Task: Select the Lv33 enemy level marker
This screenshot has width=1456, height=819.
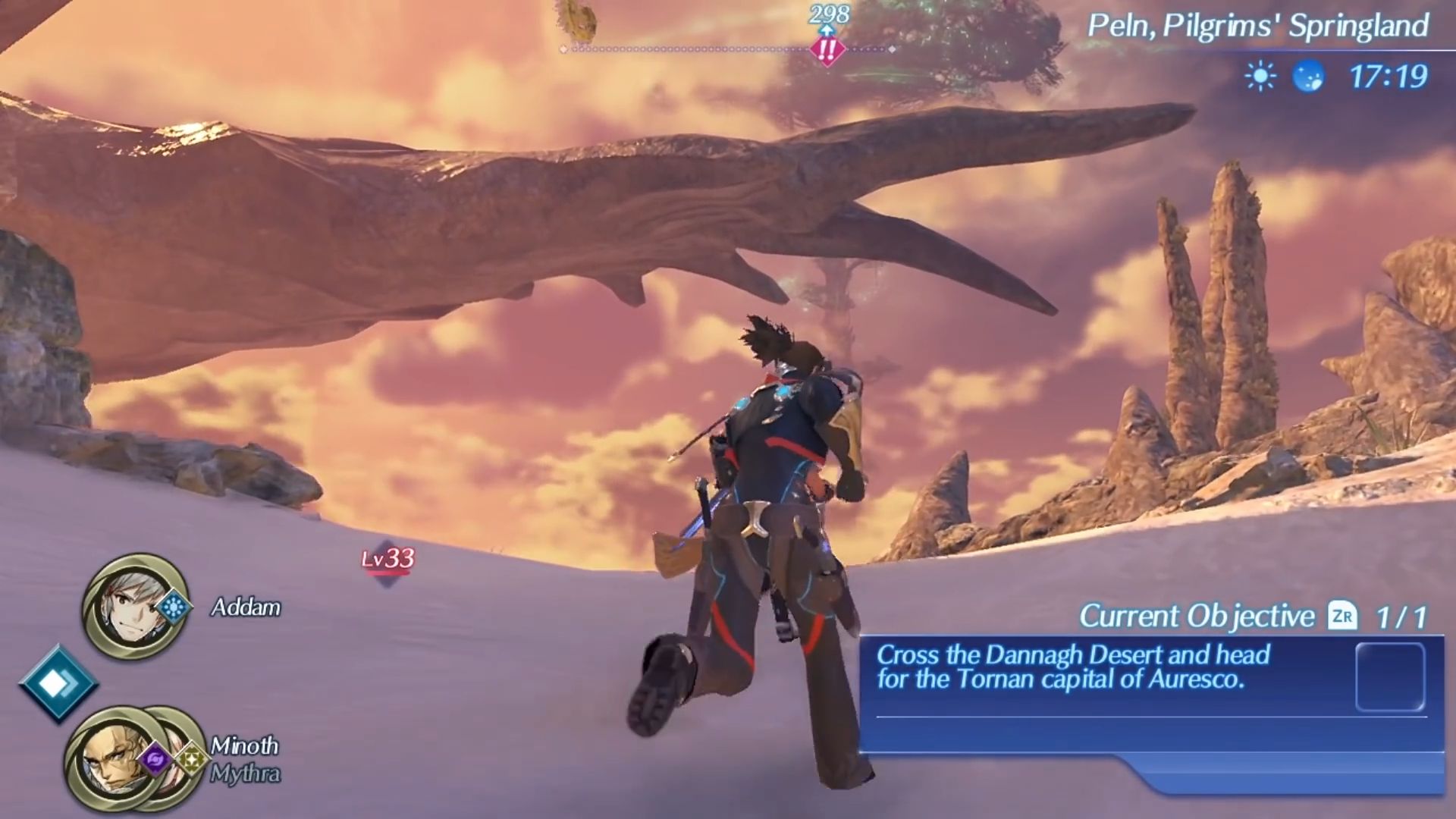Action: coord(388,560)
